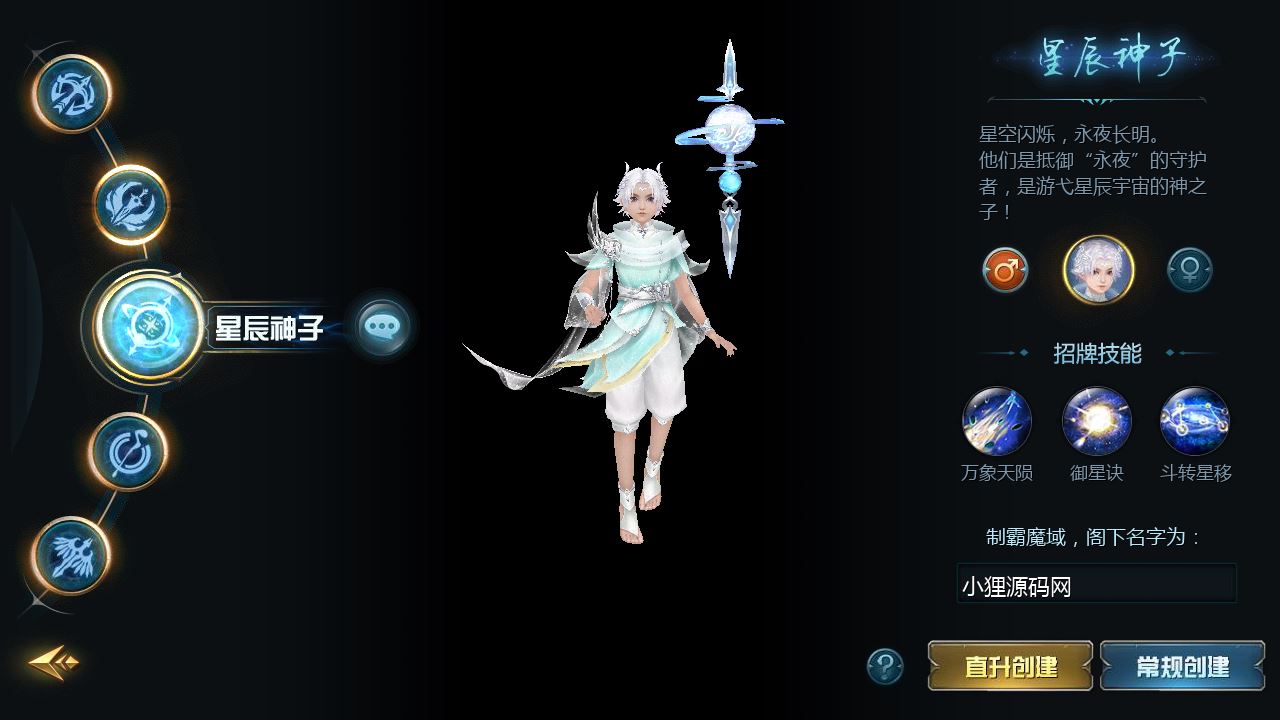Image resolution: width=1280 pixels, height=720 pixels.
Task: Focus the character name input field
Action: pos(1096,585)
